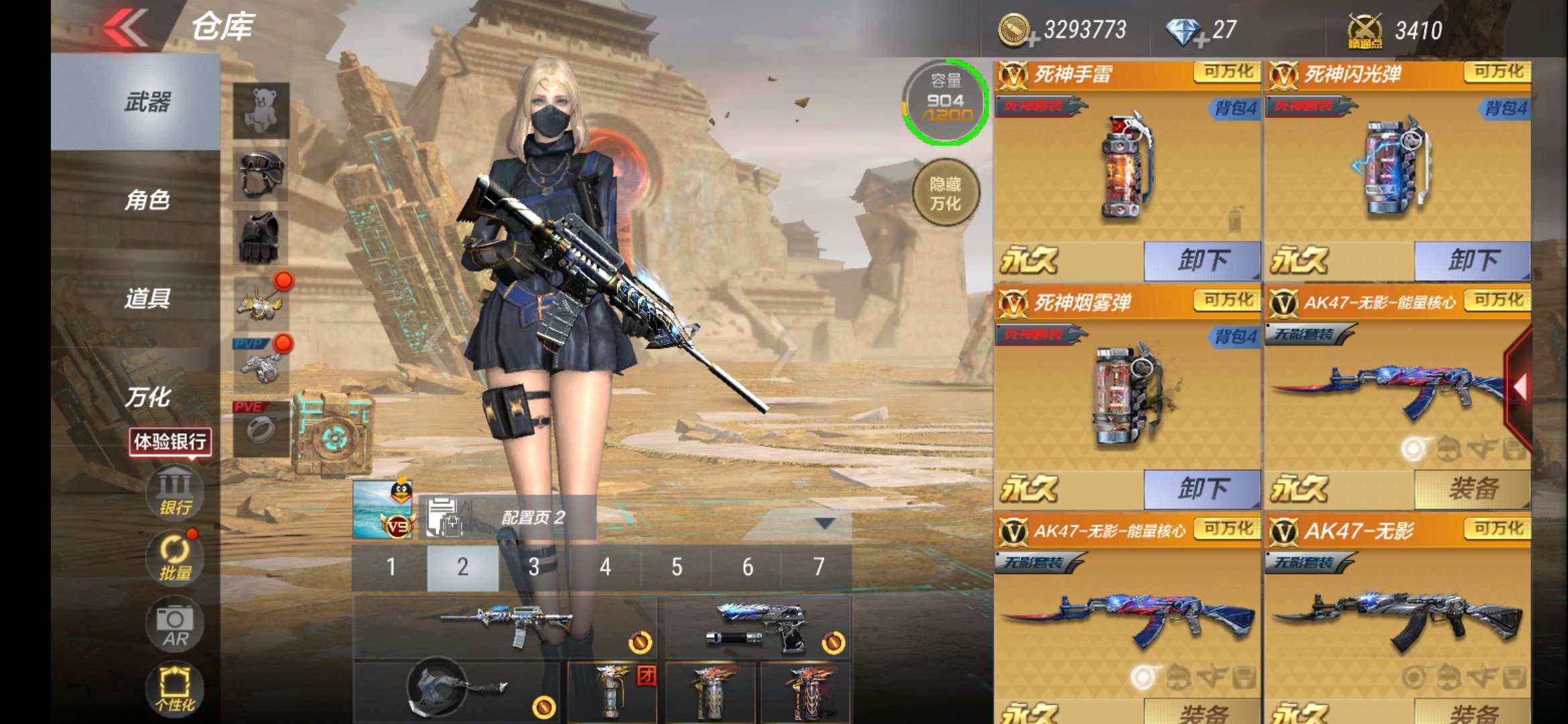1568x724 pixels.
Task: Open 个性化 personalization
Action: (175, 689)
